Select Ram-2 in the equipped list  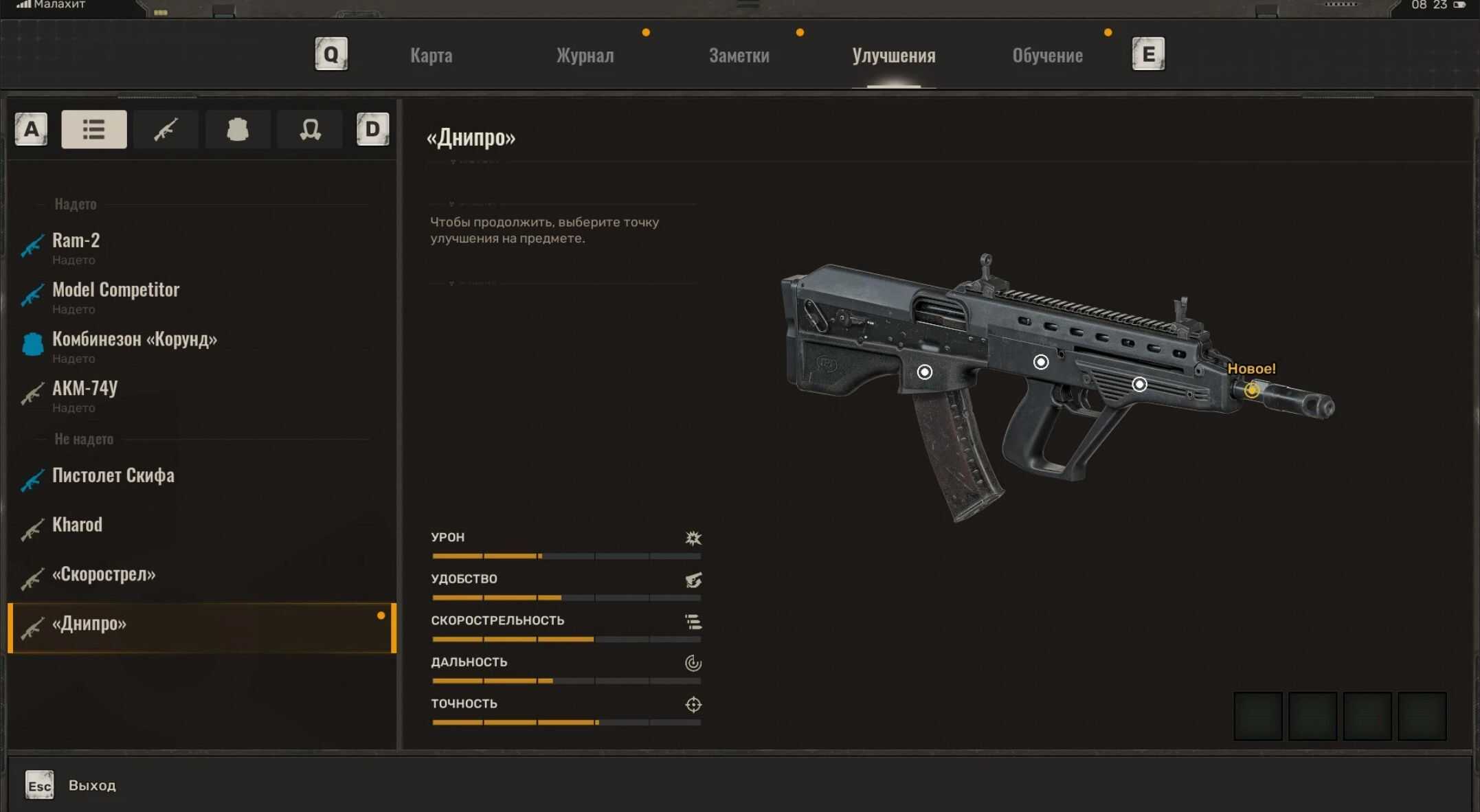tap(76, 241)
